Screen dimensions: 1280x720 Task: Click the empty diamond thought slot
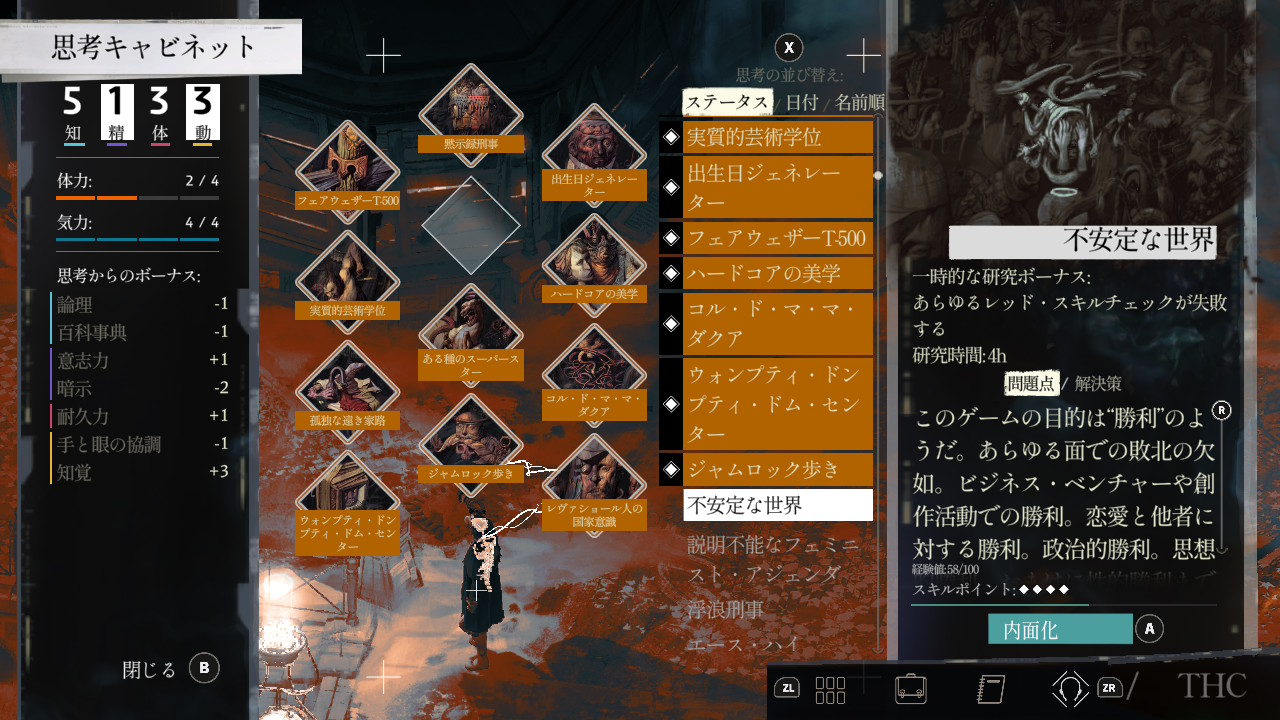[x=470, y=224]
